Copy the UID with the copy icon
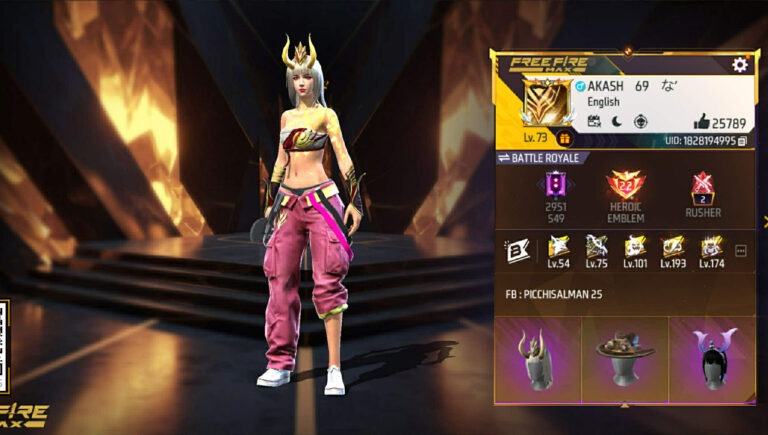 743,142
